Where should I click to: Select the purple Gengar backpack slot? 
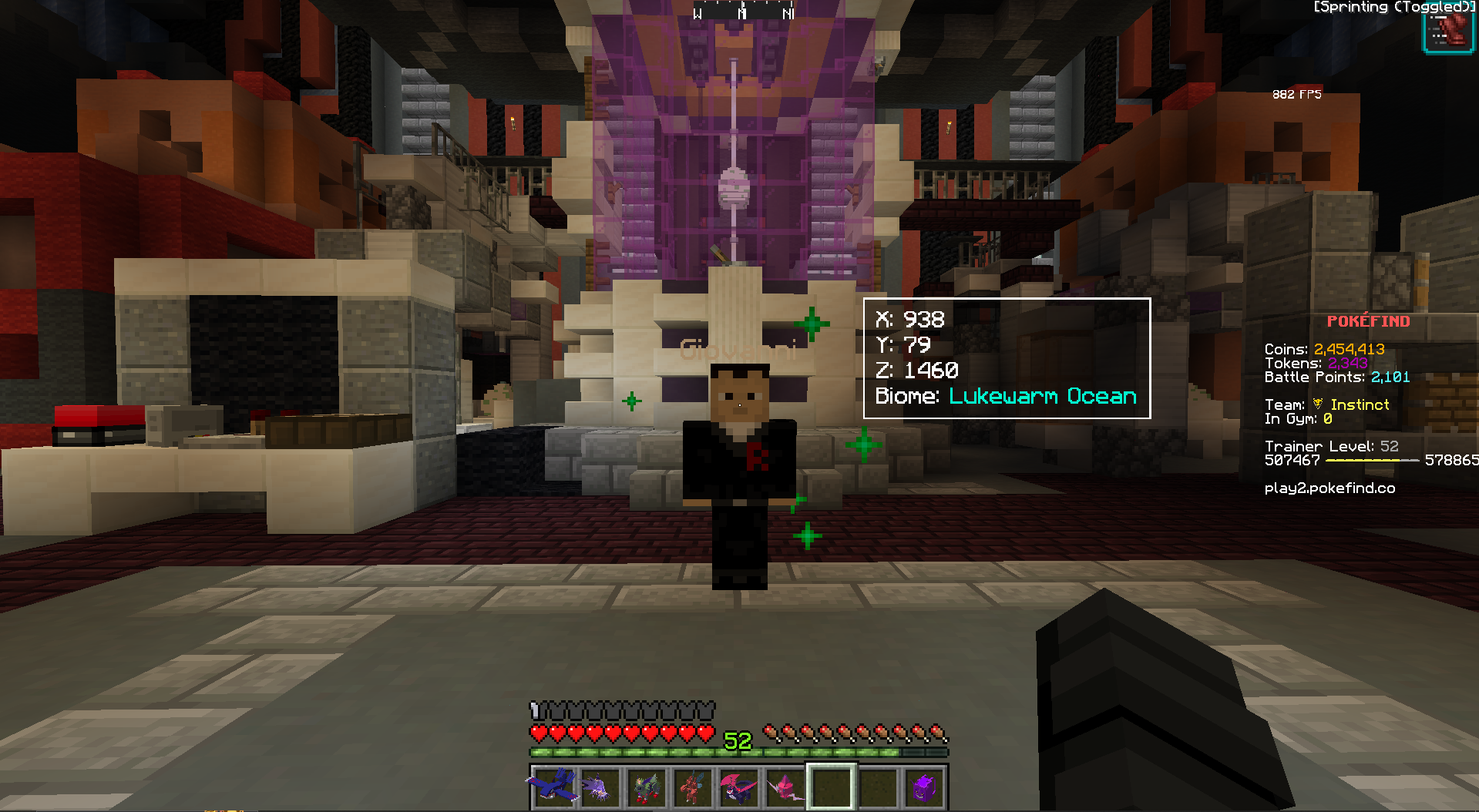click(924, 787)
